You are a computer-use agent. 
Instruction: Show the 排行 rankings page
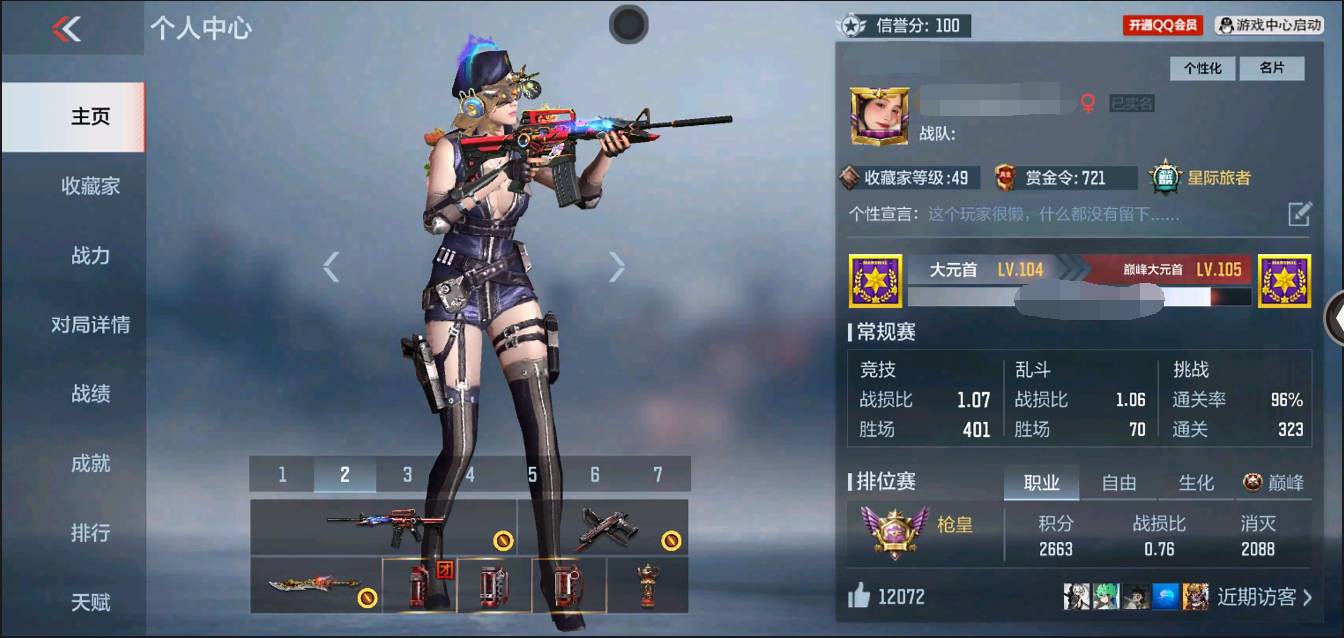(90, 533)
